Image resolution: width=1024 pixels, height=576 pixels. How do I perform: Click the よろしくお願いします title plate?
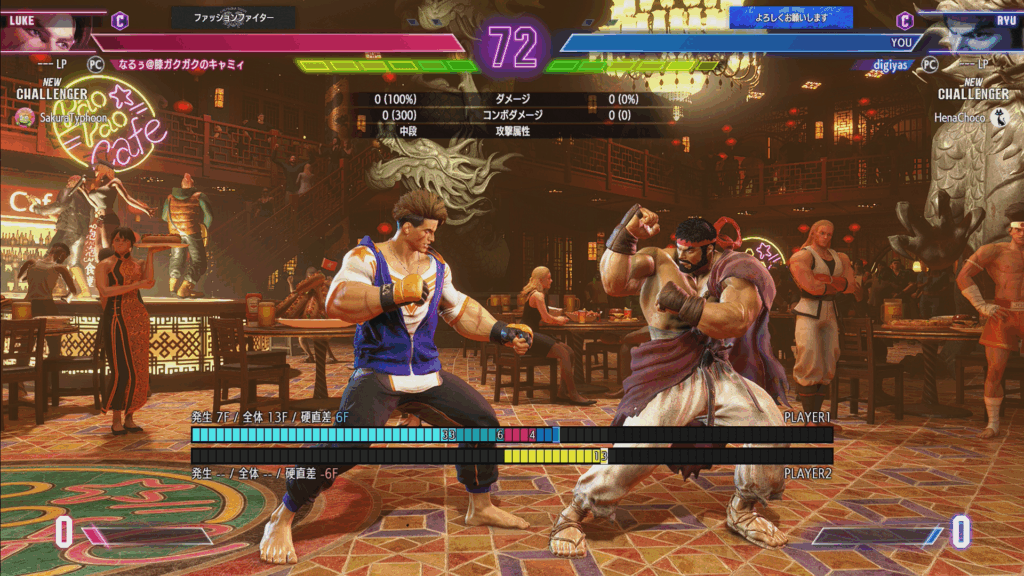click(x=791, y=17)
